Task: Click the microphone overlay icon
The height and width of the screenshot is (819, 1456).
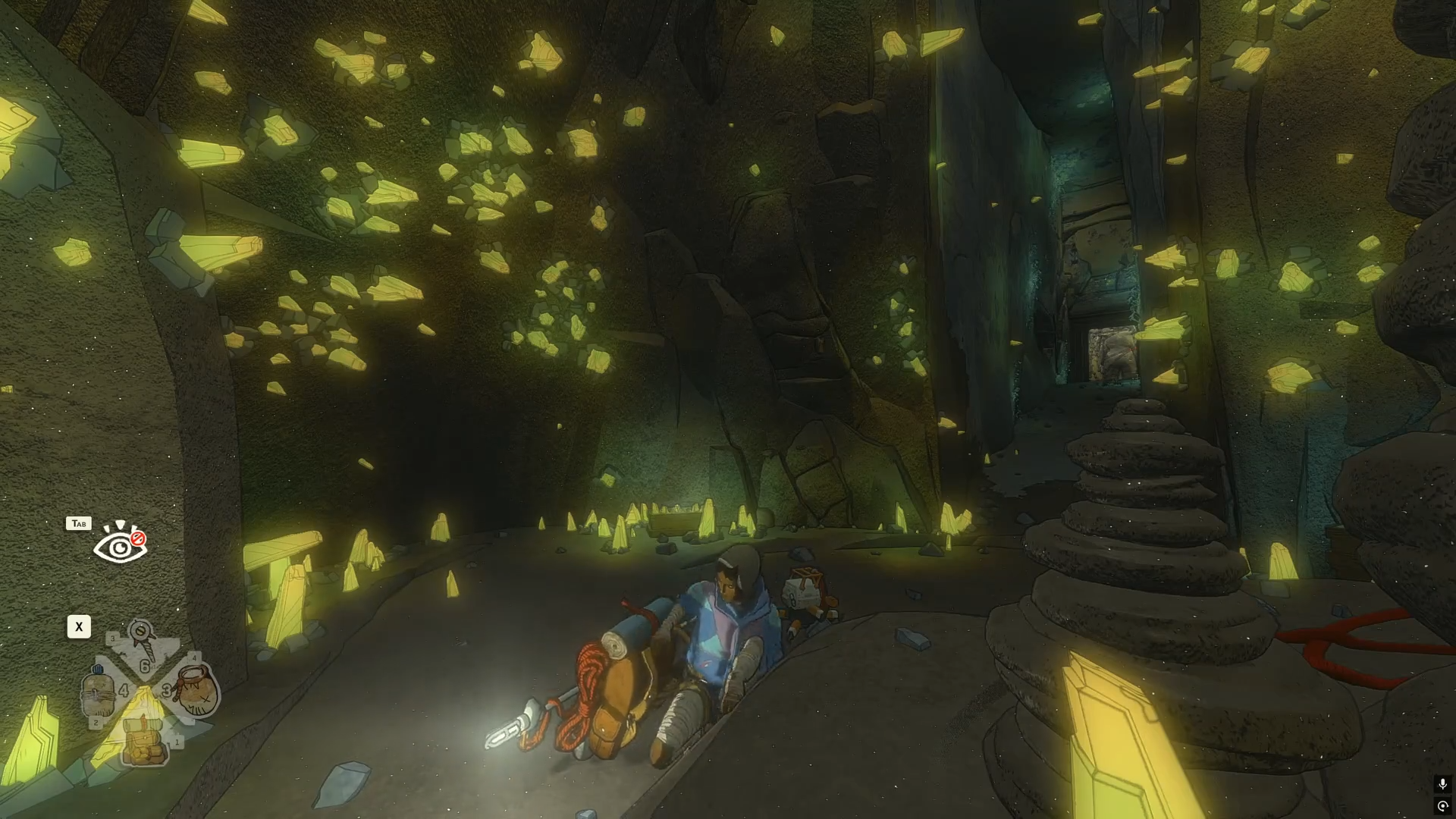Action: pos(1442,784)
